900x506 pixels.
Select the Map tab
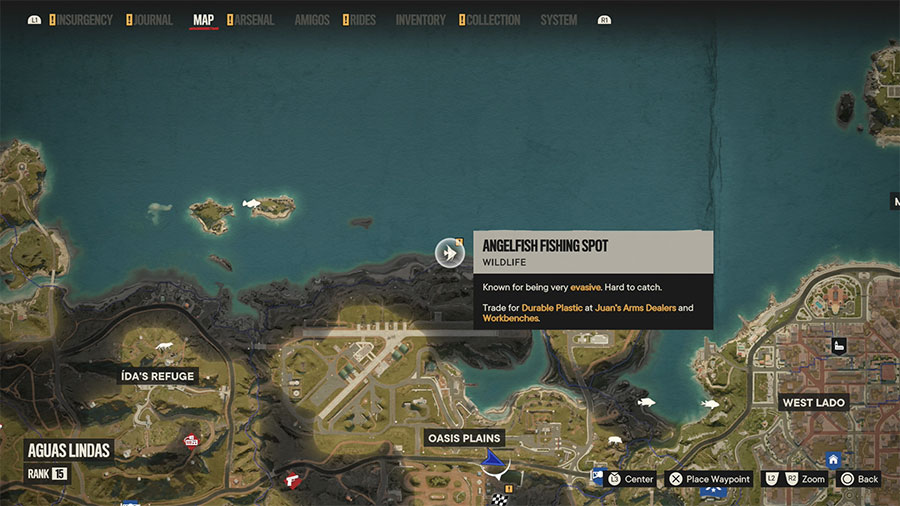203,20
